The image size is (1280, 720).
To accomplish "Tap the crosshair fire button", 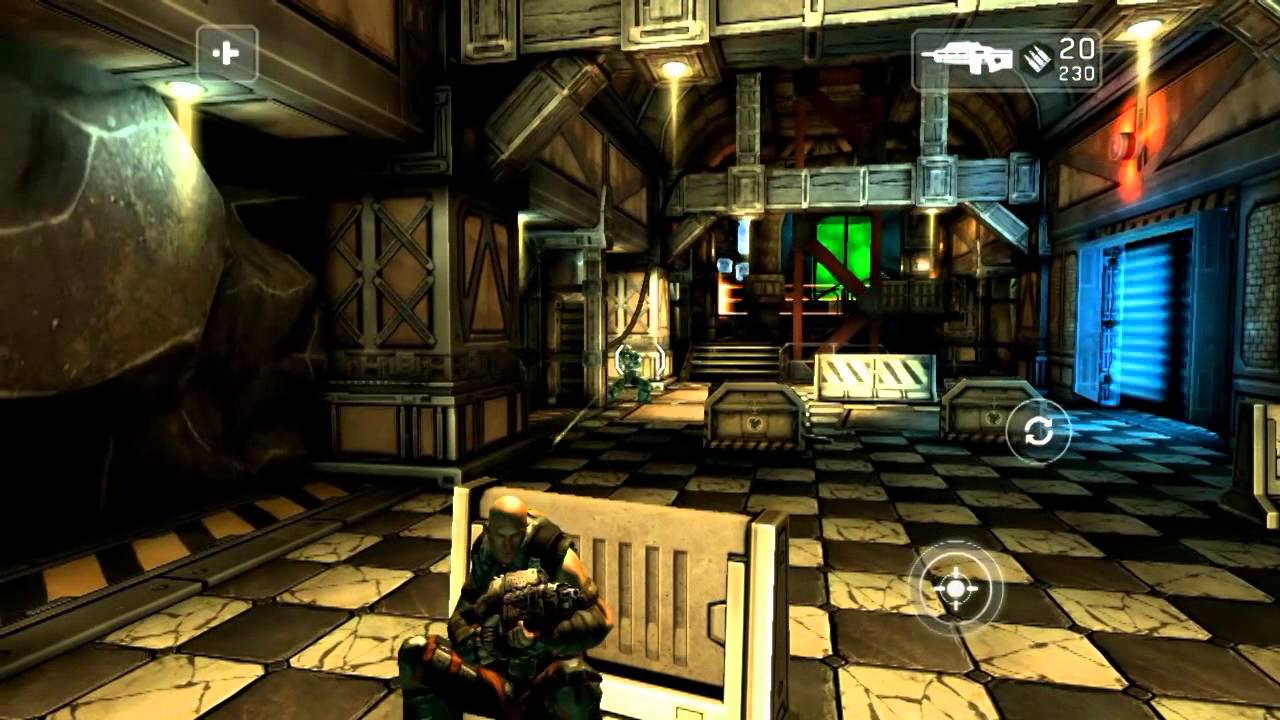I will point(956,588).
